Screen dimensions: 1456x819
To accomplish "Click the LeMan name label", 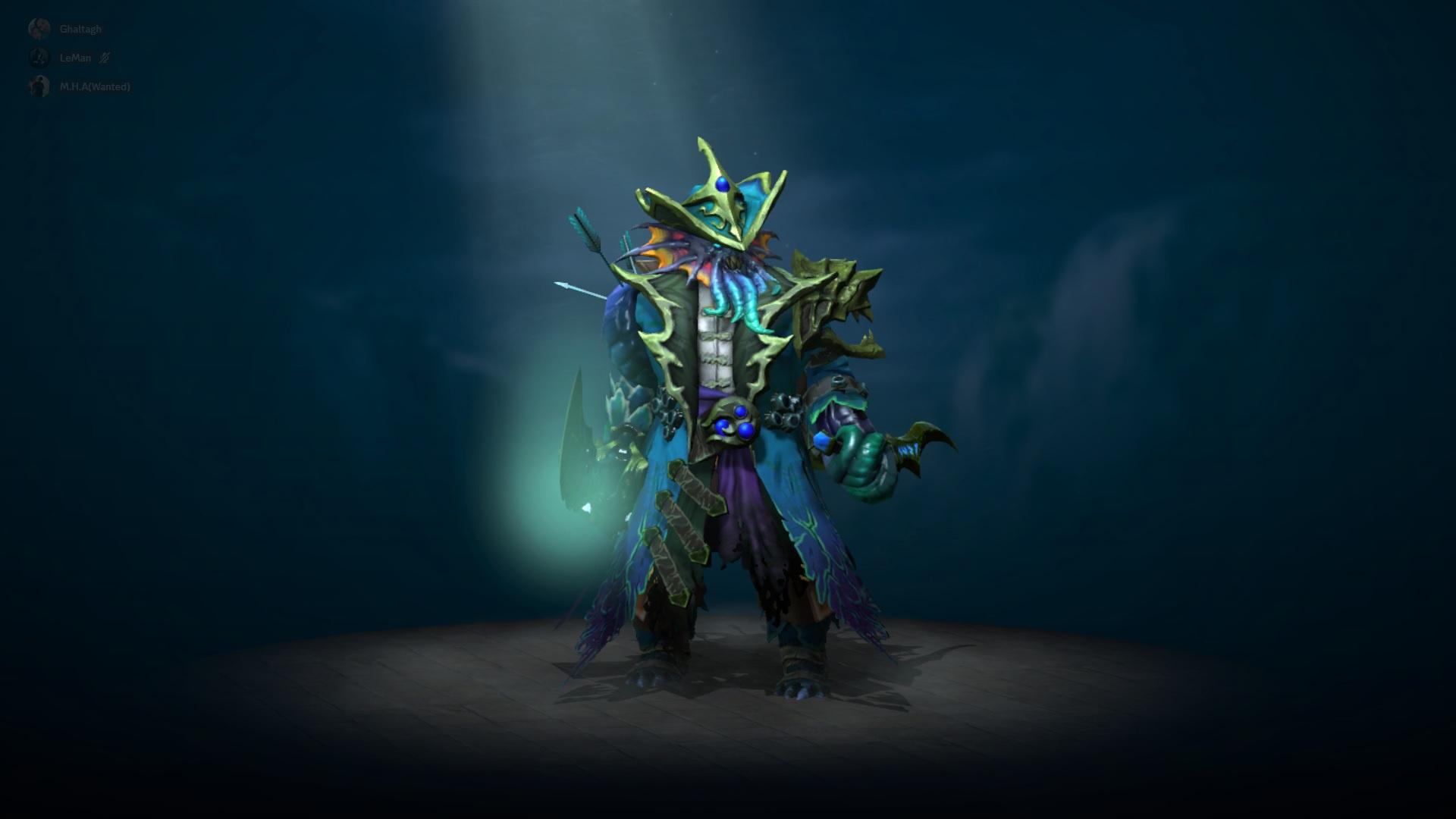I will (75, 58).
